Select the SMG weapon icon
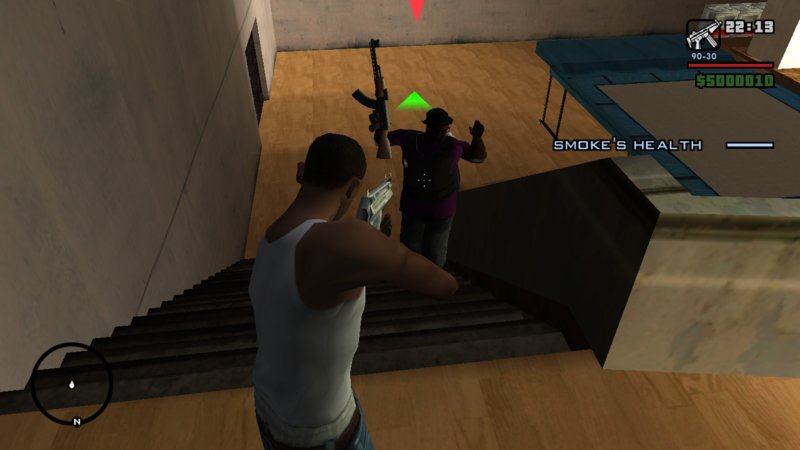The width and height of the screenshot is (800, 450). click(703, 35)
